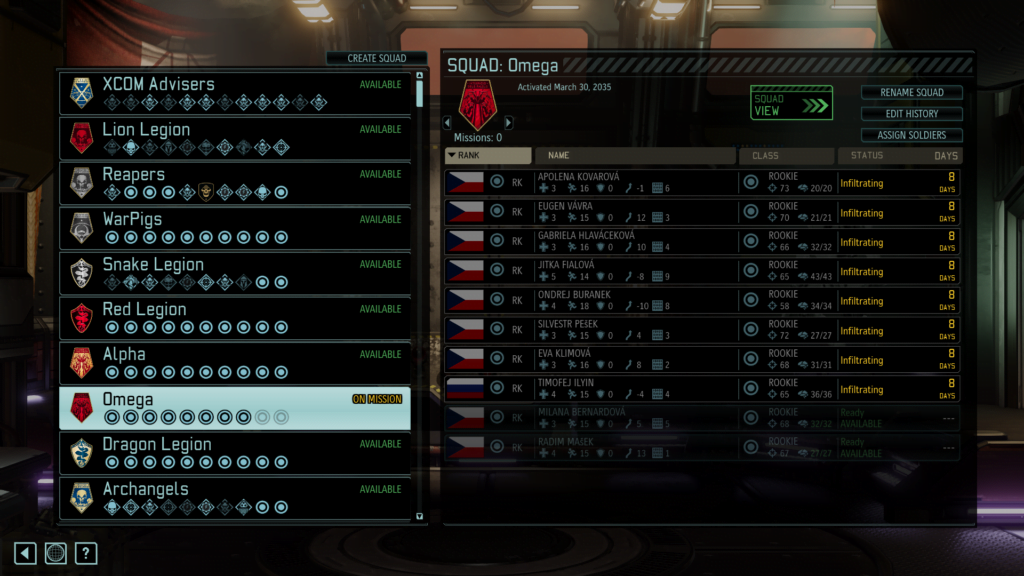Choose the Reapers squad
1024x576 pixels.
pyautogui.click(x=234, y=183)
